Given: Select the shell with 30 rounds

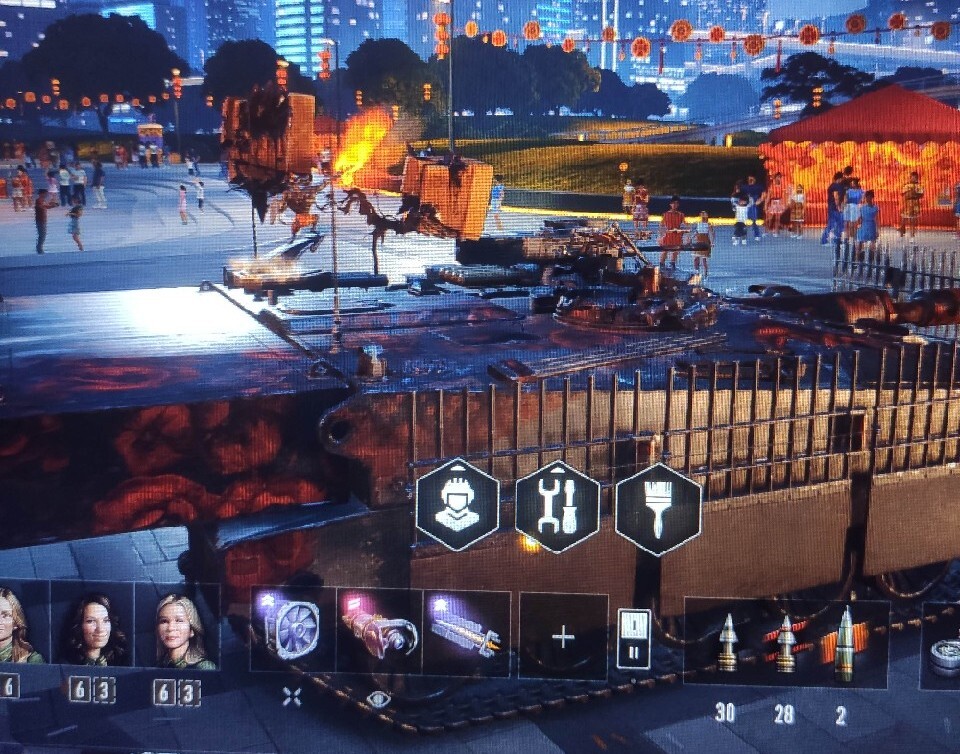Looking at the screenshot, I should pyautogui.click(x=727, y=643).
